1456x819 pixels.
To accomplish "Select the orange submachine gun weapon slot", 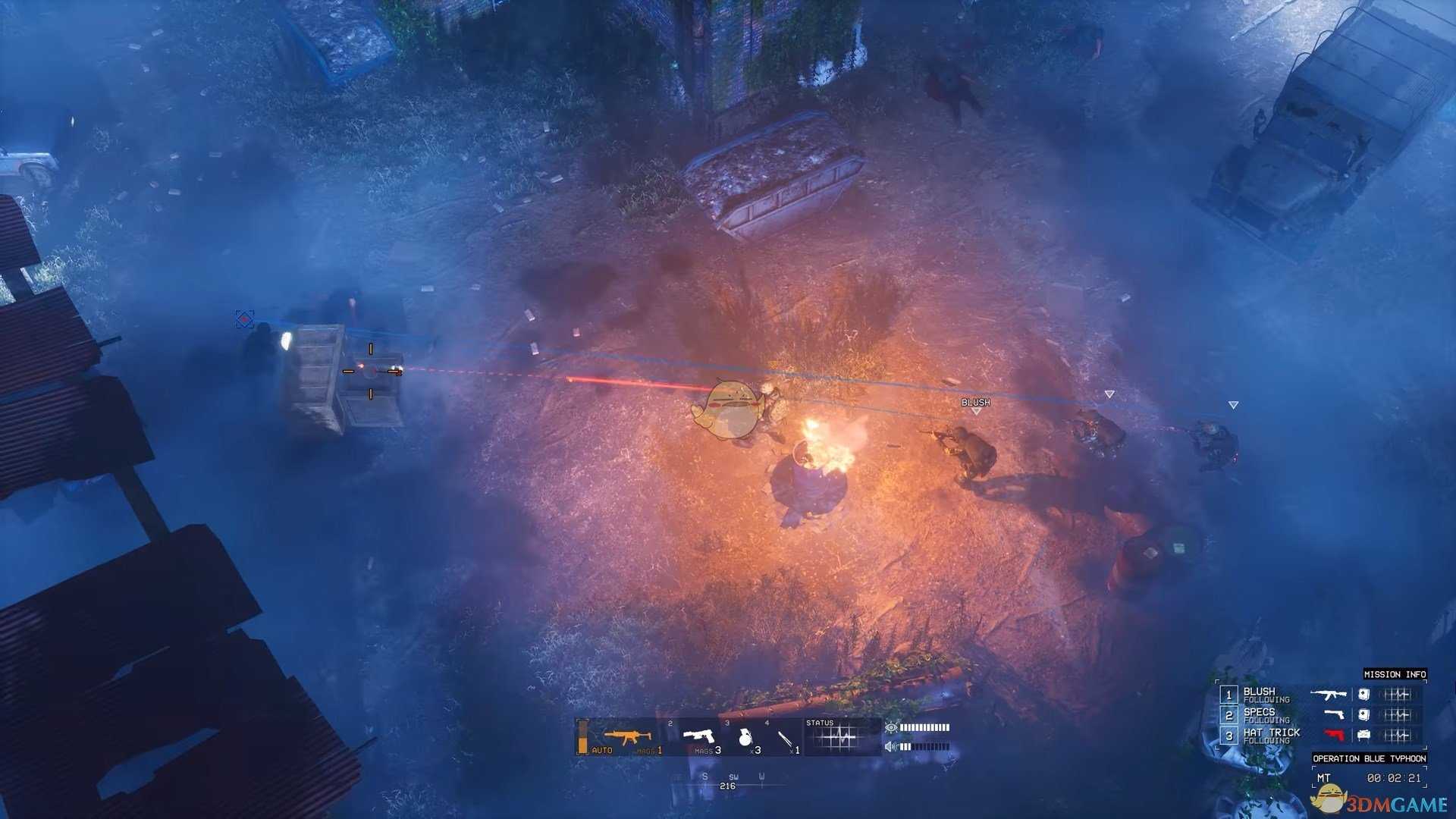I will point(627,736).
